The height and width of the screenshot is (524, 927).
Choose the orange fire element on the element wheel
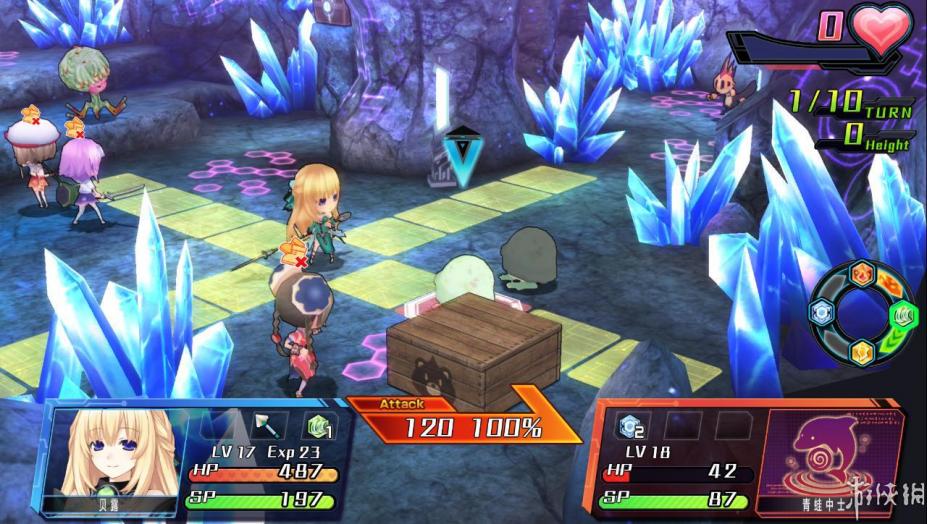tap(861, 275)
